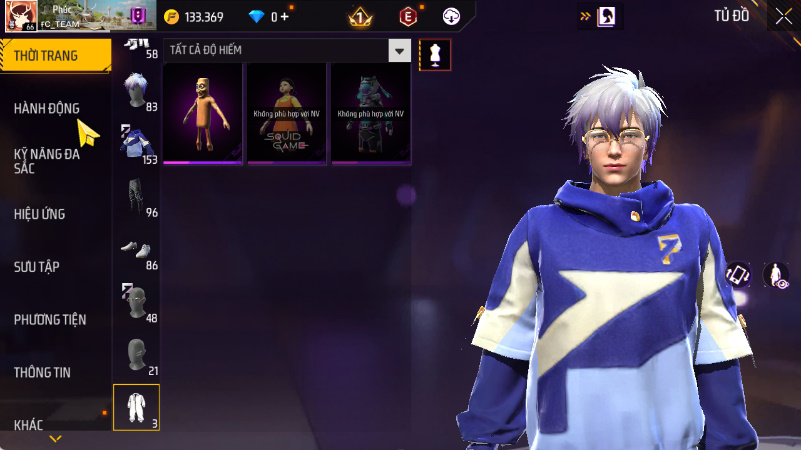Select the white shoes subcategory
The height and width of the screenshot is (450, 801).
136,250
